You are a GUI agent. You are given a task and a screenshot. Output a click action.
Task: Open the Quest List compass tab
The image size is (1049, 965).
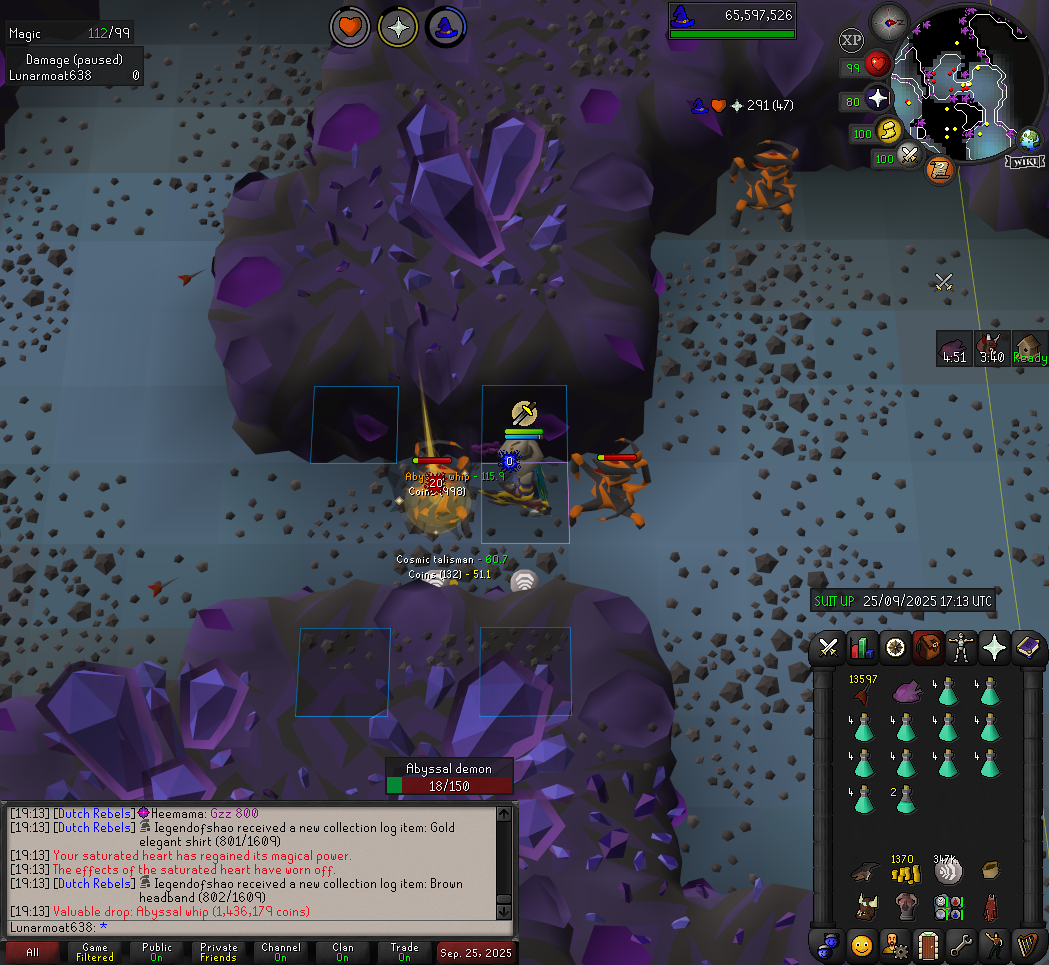(x=894, y=648)
